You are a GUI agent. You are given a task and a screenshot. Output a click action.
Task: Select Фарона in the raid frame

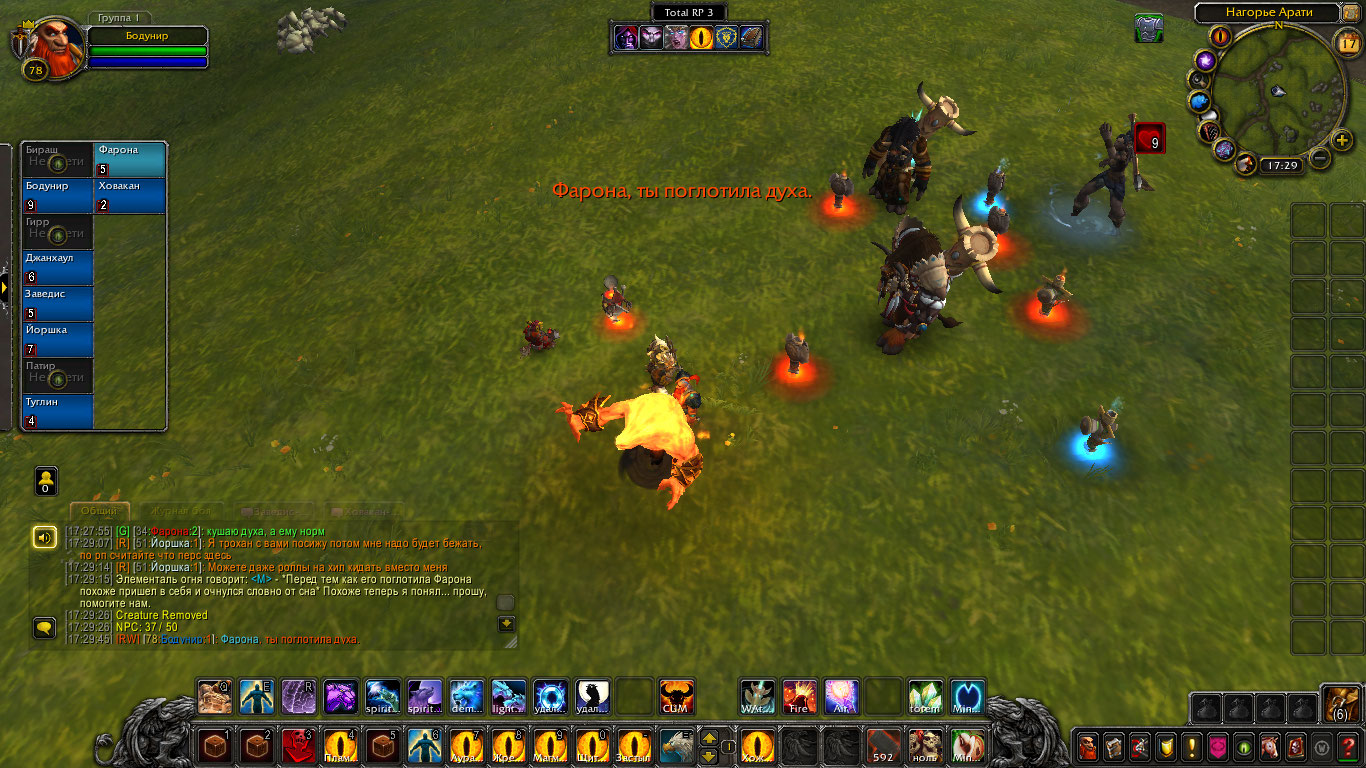click(x=130, y=160)
